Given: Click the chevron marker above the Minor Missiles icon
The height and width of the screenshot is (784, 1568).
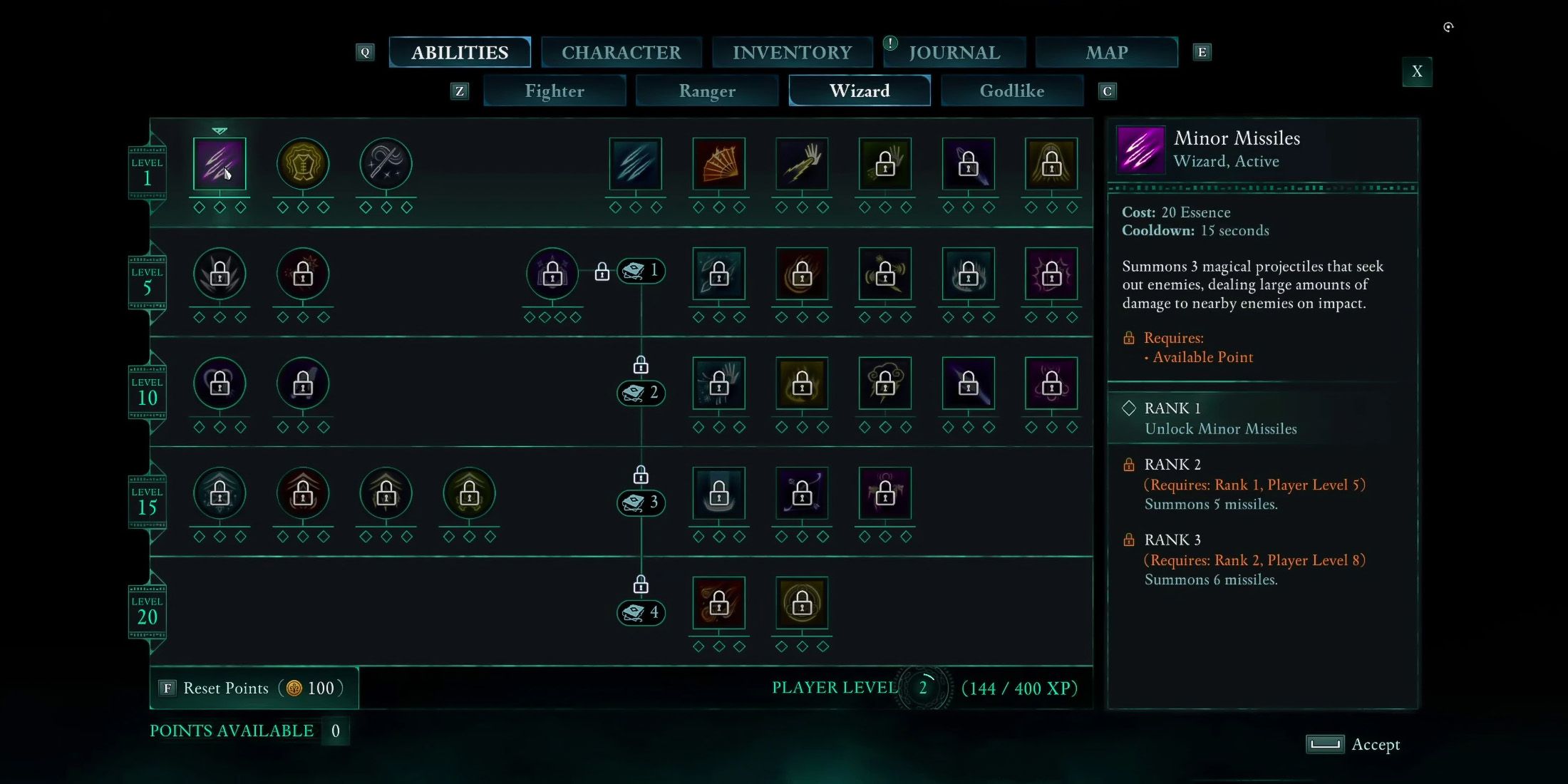Looking at the screenshot, I should (x=219, y=131).
